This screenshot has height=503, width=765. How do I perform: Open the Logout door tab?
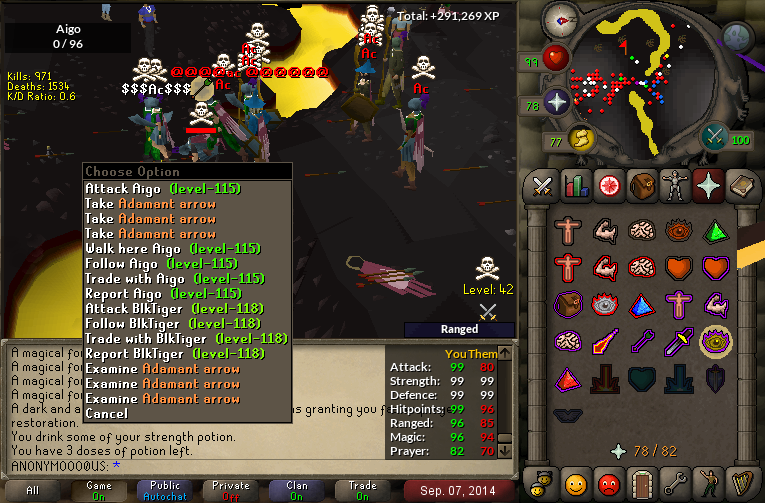(x=639, y=486)
